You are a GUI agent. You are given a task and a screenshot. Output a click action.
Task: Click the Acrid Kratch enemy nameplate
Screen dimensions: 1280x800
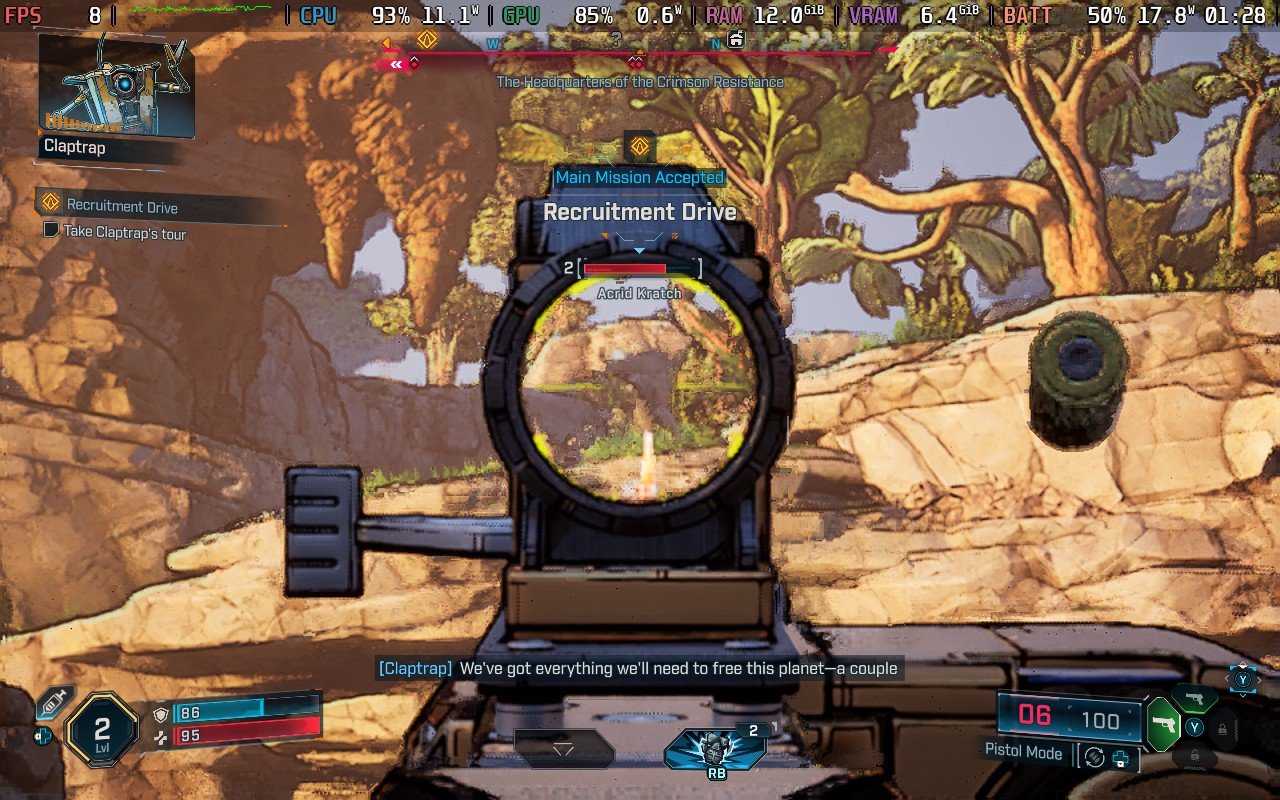pos(639,293)
